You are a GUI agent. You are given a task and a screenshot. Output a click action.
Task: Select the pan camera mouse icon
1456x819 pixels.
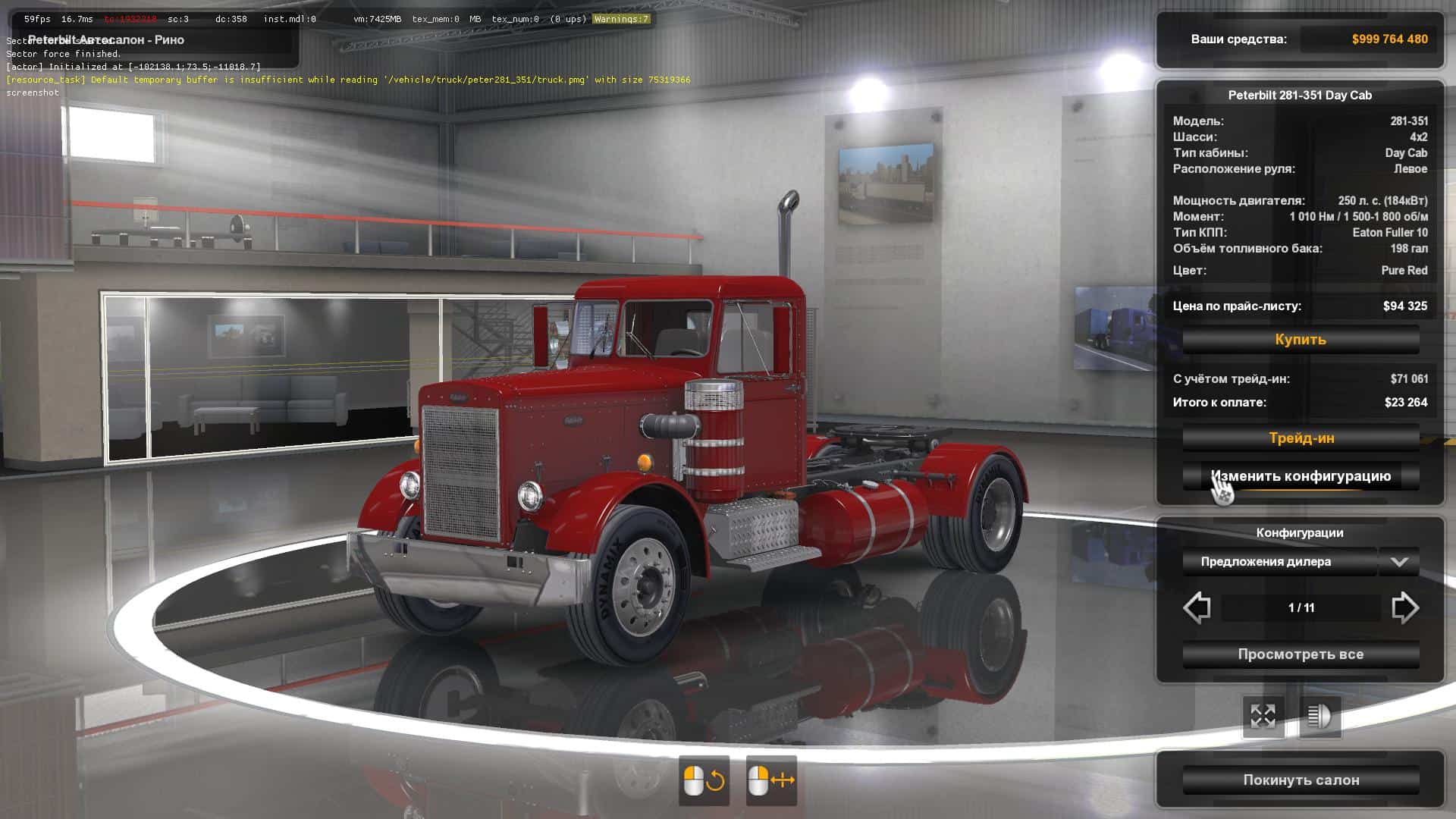click(x=770, y=780)
